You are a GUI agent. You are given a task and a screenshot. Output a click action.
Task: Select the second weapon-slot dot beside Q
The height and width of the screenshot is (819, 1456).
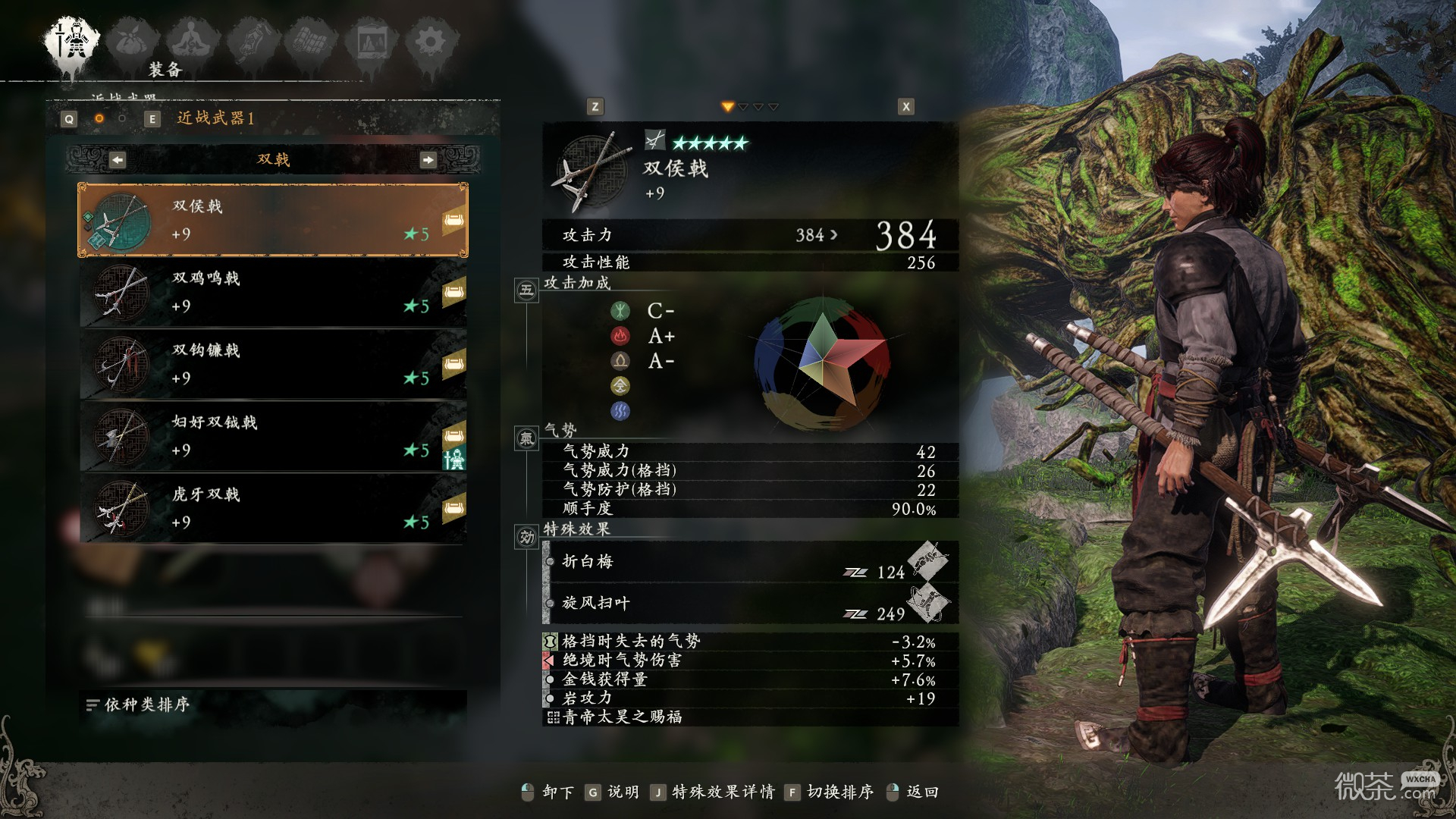(x=121, y=119)
